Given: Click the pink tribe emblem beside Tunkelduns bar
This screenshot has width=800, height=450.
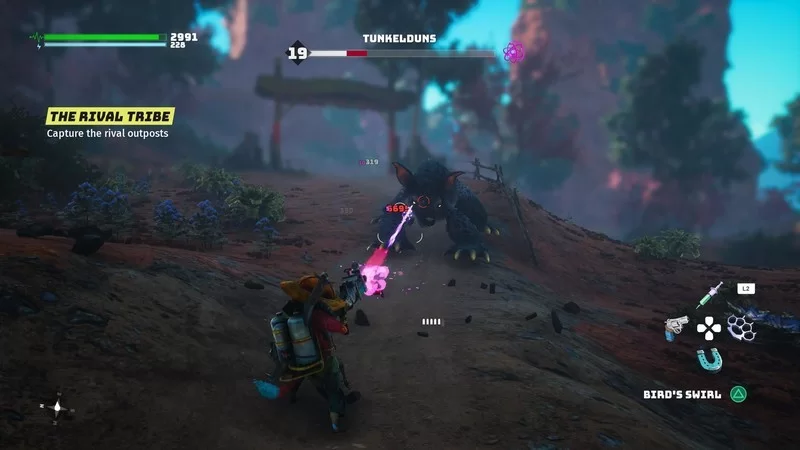Looking at the screenshot, I should [514, 52].
